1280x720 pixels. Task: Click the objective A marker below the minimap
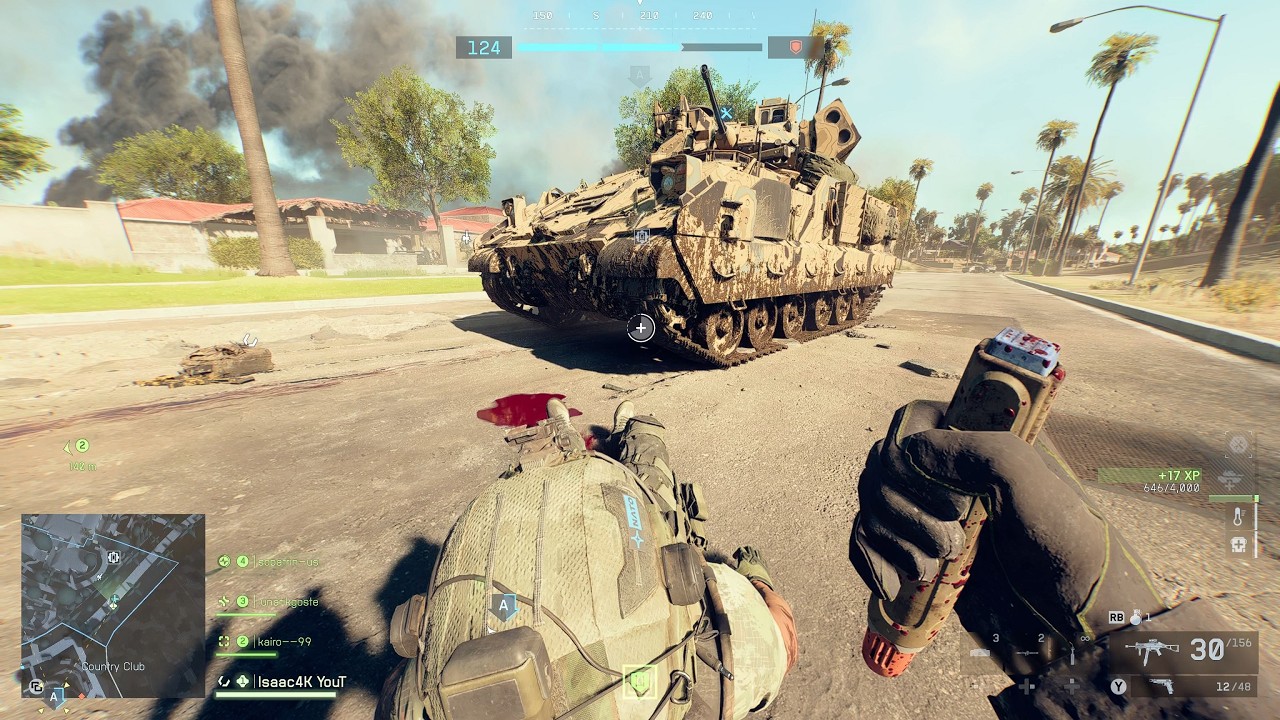pos(56,695)
